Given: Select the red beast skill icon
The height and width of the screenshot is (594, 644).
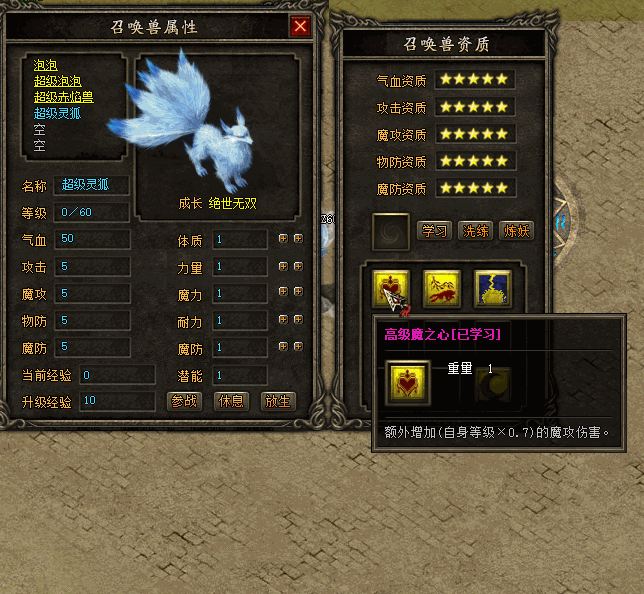Looking at the screenshot, I should (x=442, y=288).
